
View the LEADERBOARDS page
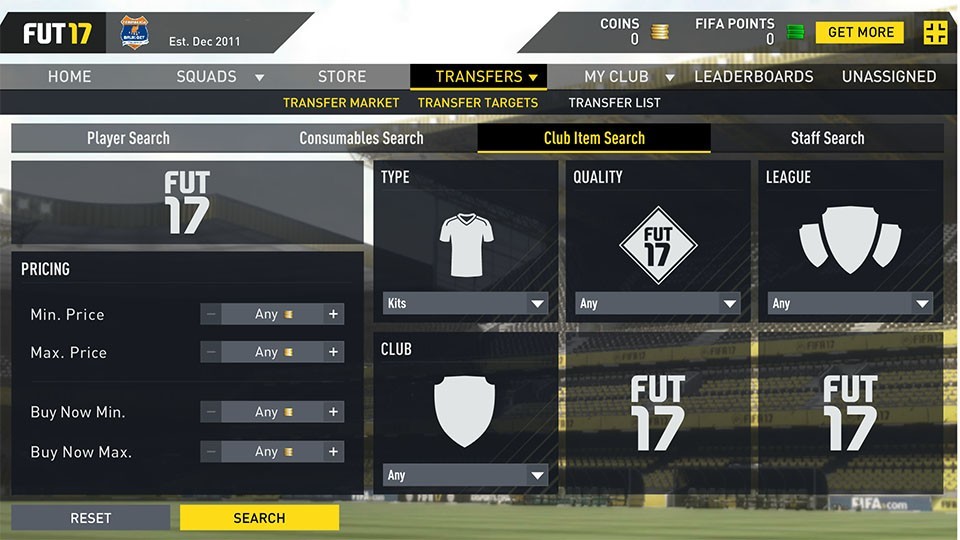(x=754, y=77)
